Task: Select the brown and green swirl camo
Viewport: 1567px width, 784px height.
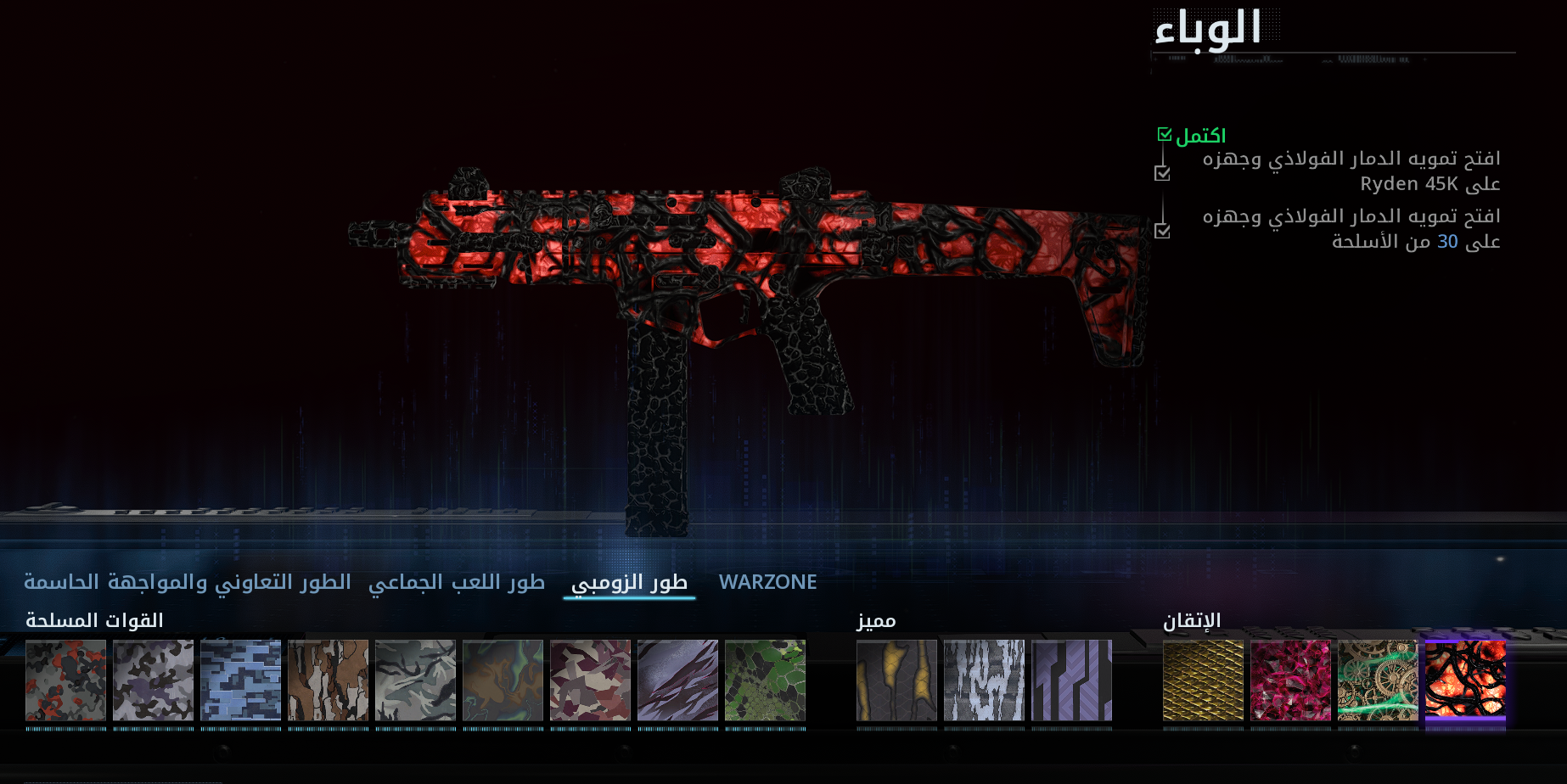Action: 503,680
